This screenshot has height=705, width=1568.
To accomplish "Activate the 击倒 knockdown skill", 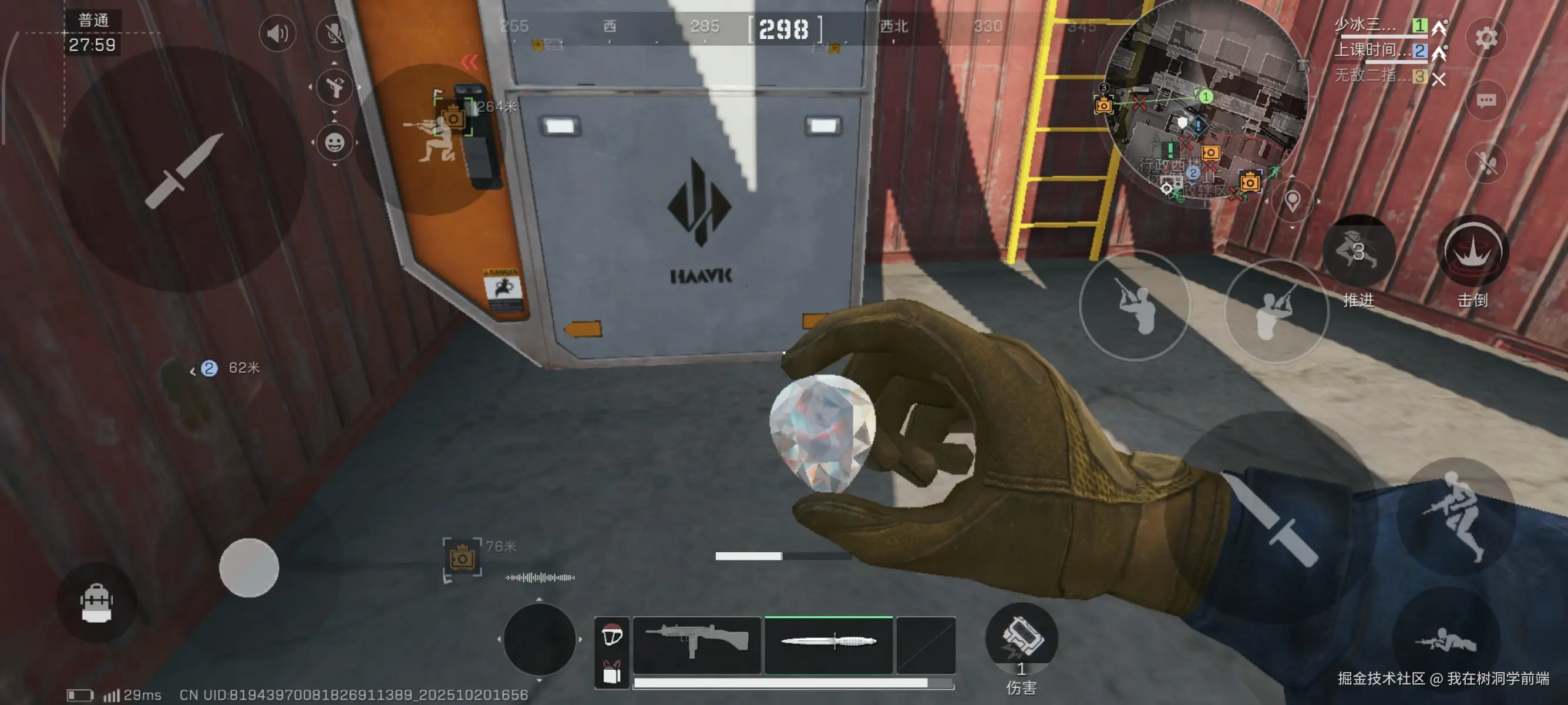I will (x=1472, y=251).
